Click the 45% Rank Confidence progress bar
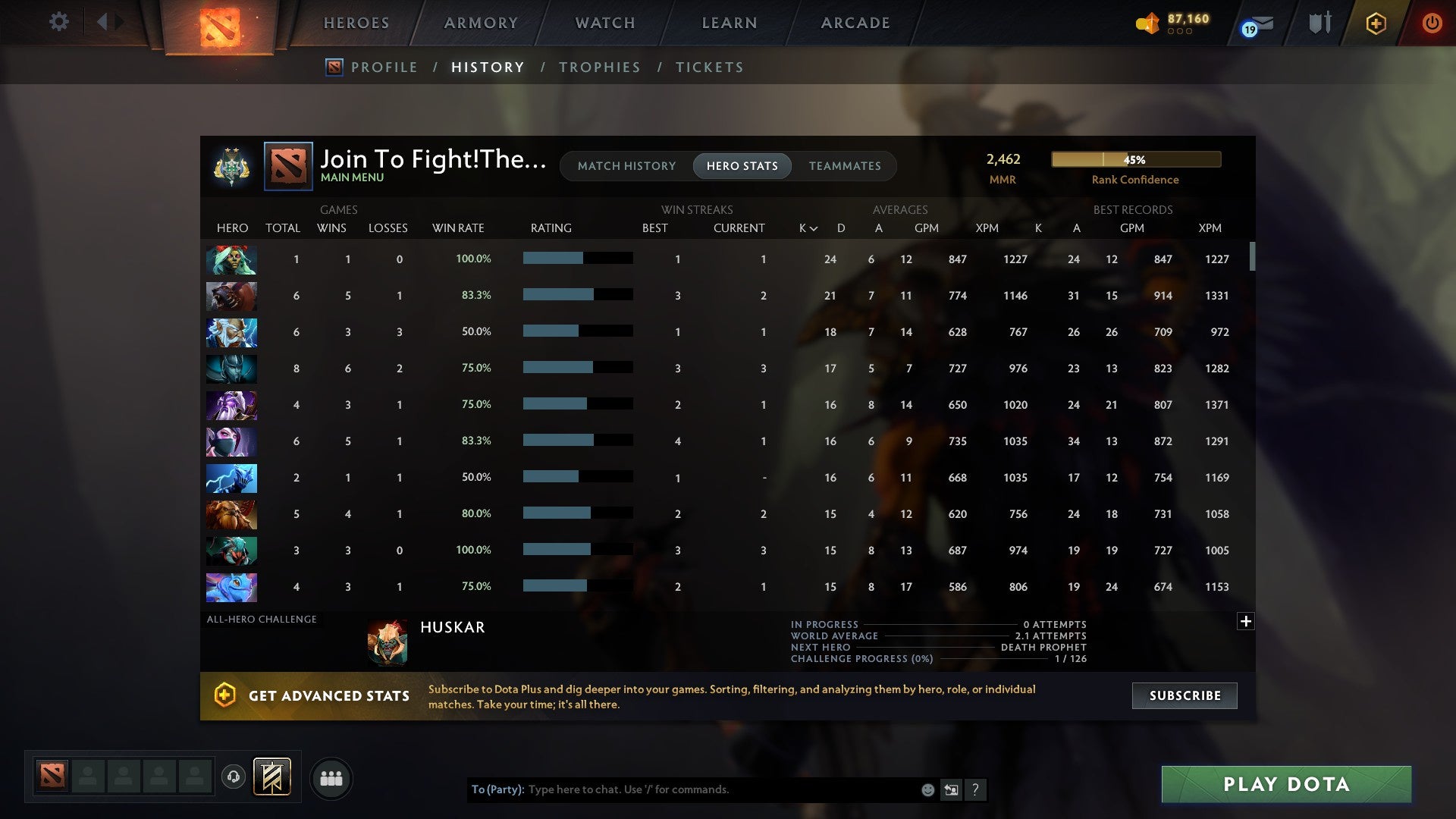The width and height of the screenshot is (1456, 819). click(x=1134, y=159)
